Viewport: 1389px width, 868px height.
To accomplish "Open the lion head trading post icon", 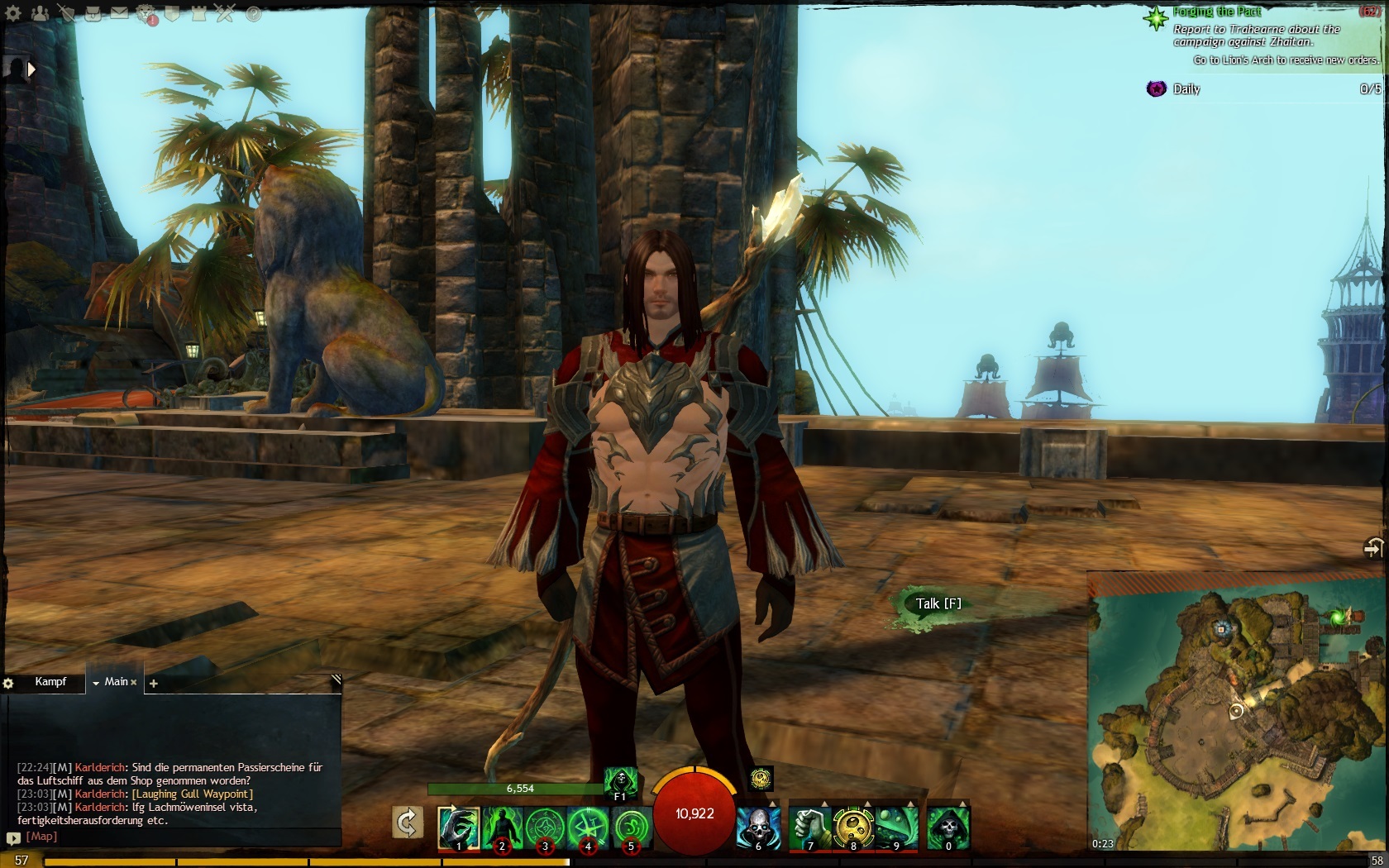I will [146, 13].
